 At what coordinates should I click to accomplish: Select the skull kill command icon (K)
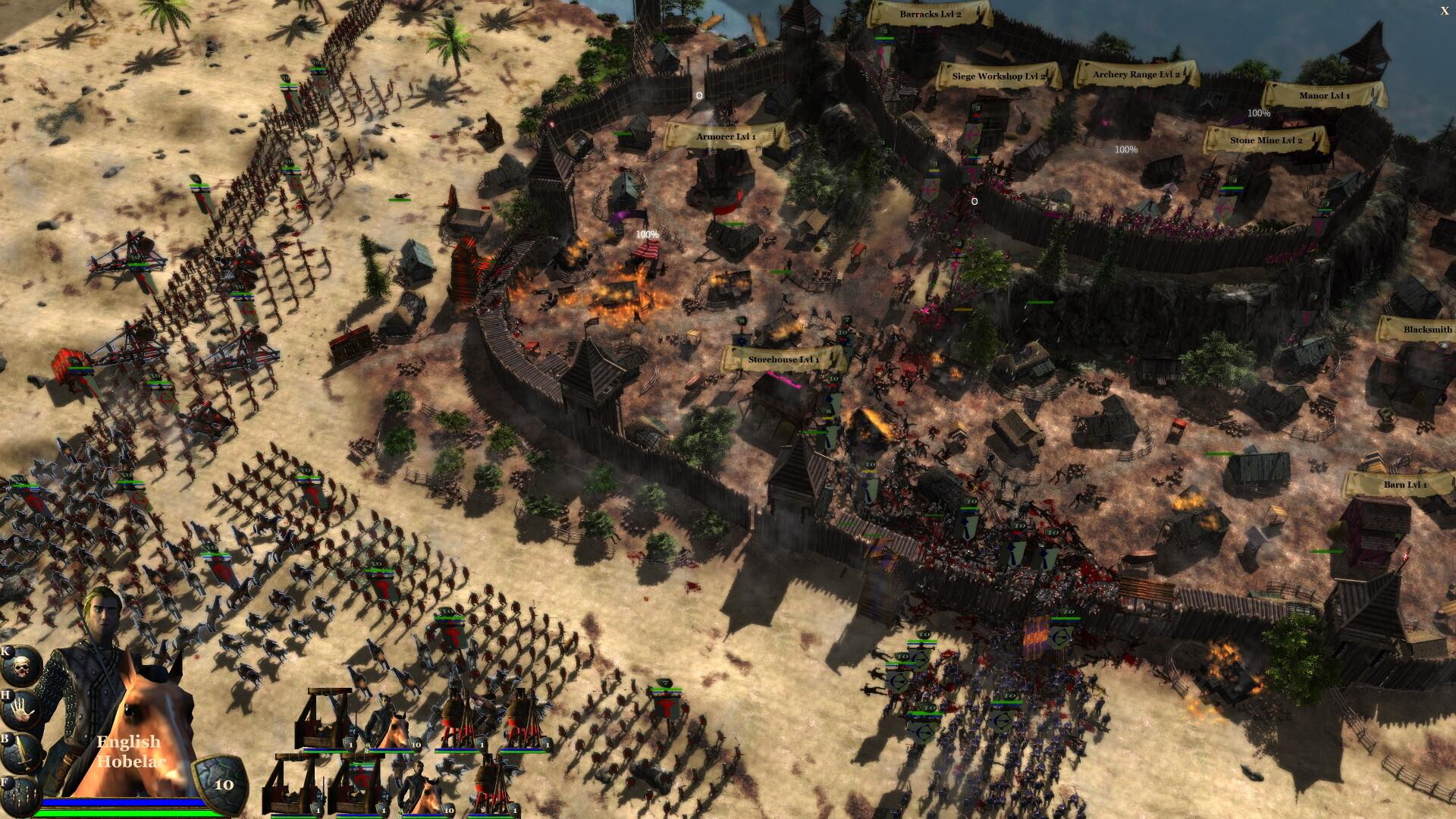coord(23,666)
